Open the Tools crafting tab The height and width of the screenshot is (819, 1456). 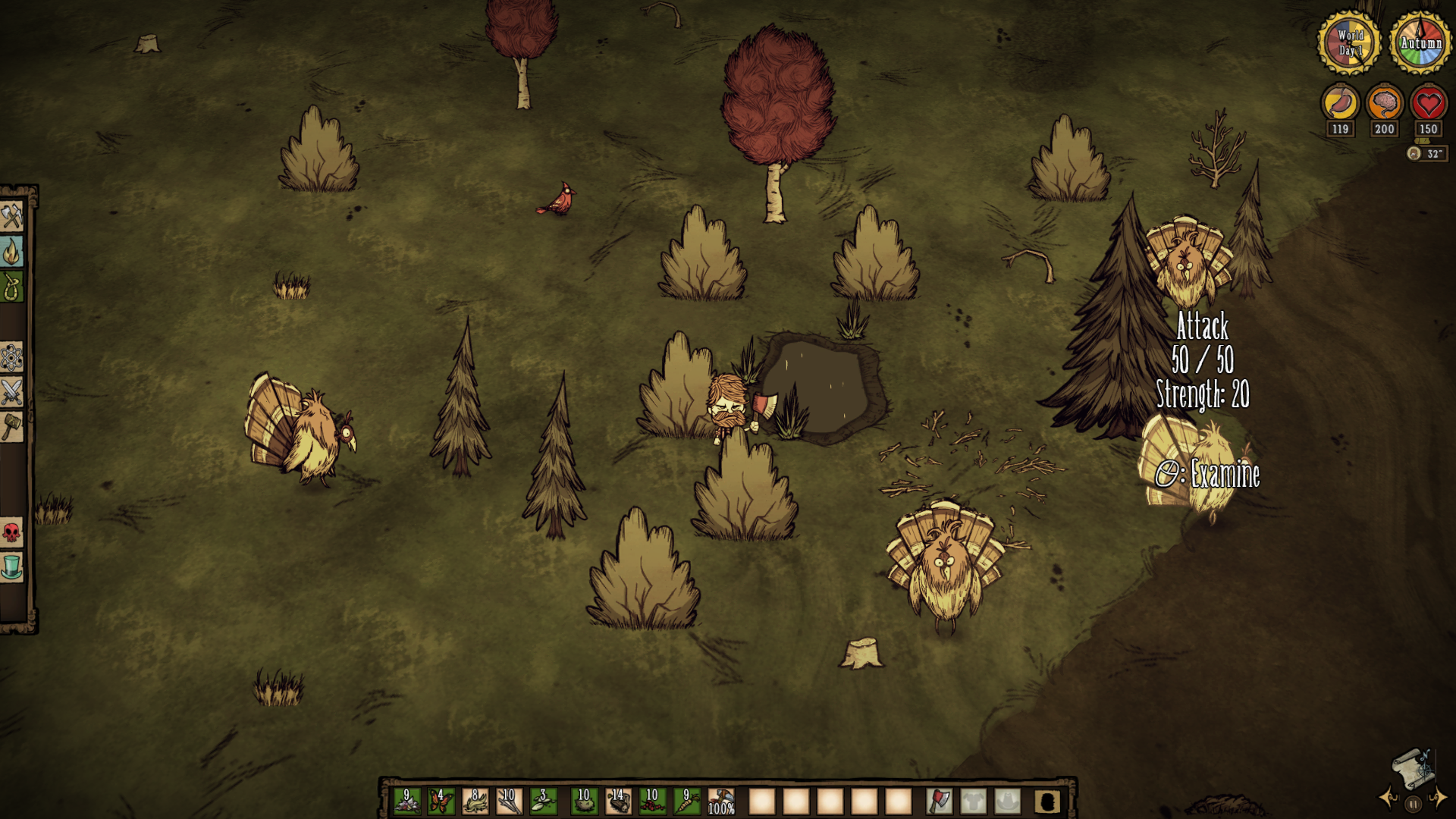(11, 217)
